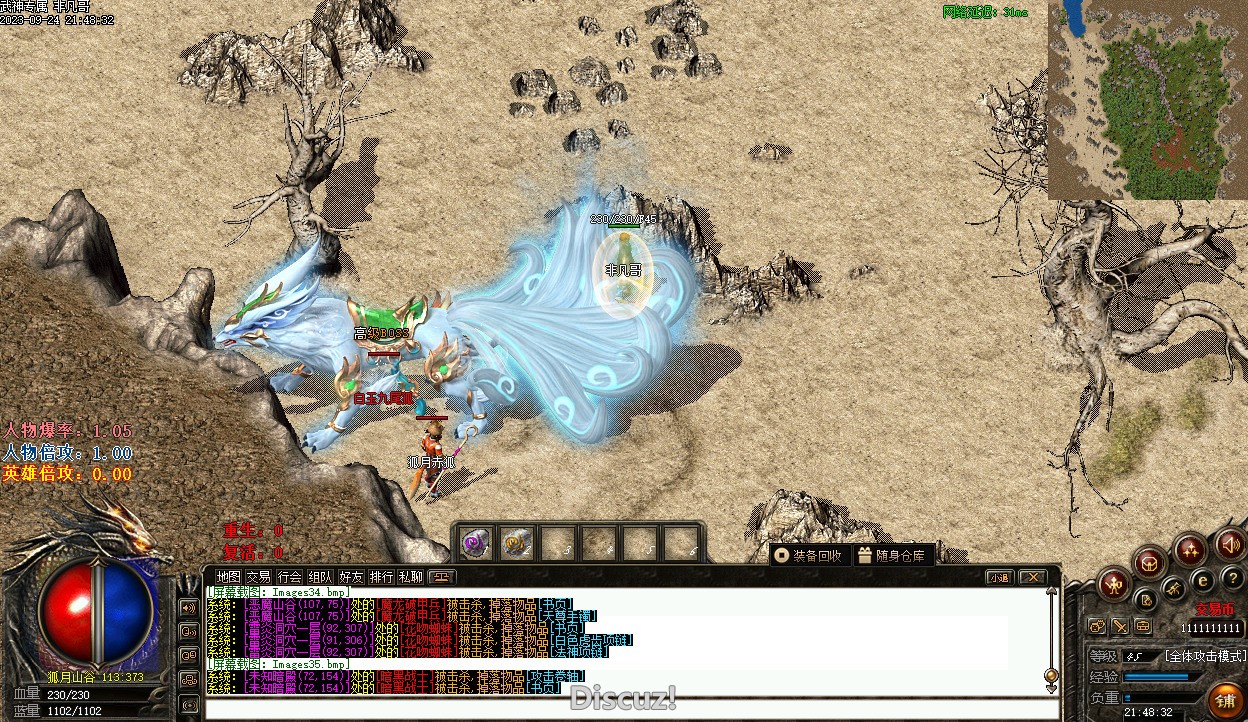This screenshot has height=722, width=1248.
Task: Switch to the 地图 map tab
Action: 229,577
